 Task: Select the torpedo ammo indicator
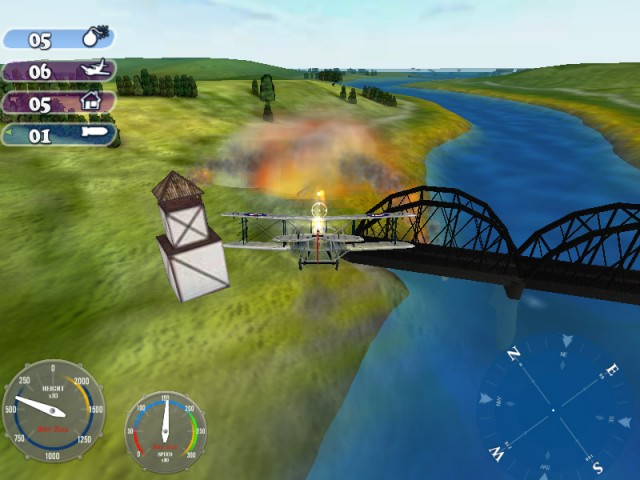[59, 135]
